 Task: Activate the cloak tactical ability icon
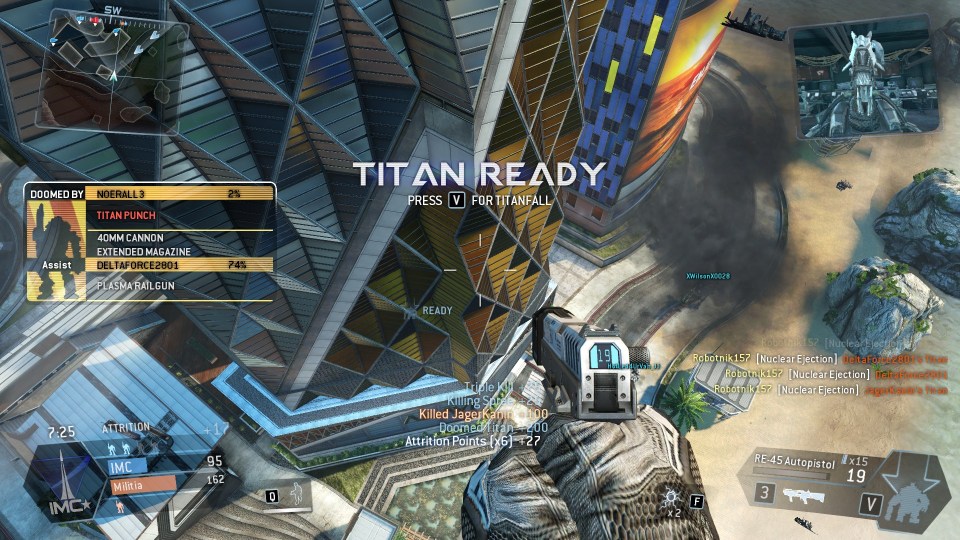298,494
